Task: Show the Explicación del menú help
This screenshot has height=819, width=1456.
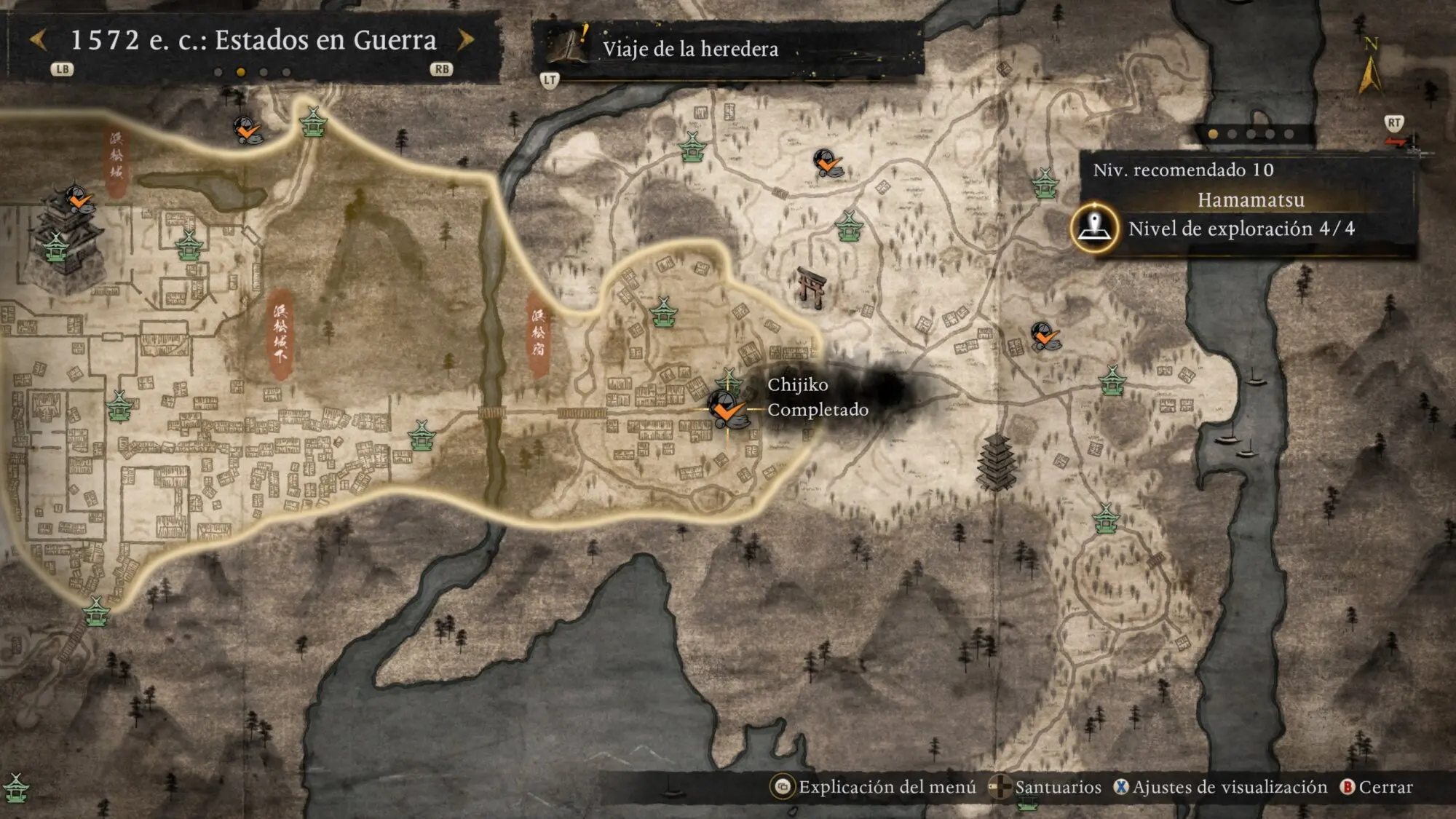Action: pos(874,787)
